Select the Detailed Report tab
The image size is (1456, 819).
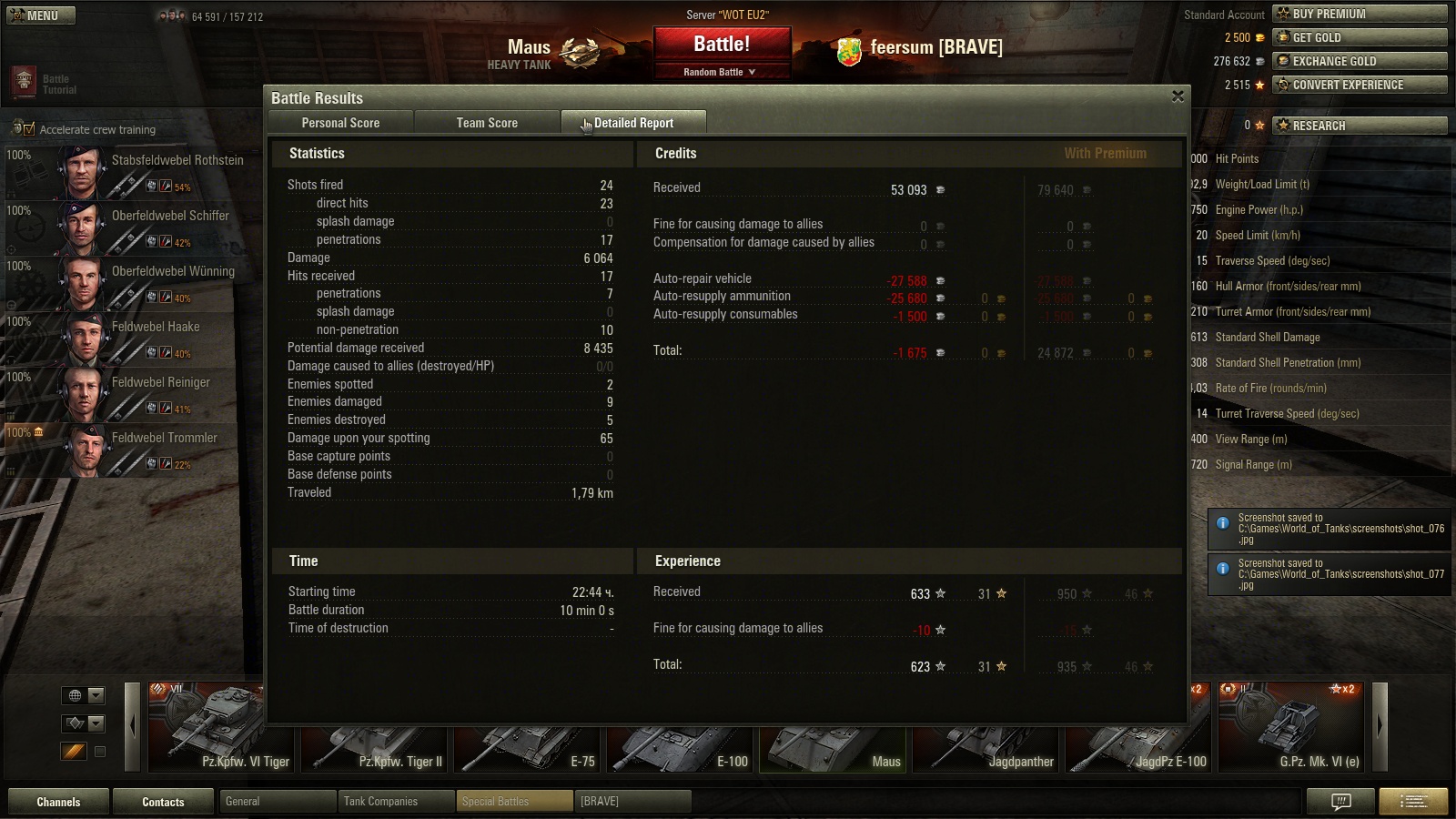tap(633, 123)
